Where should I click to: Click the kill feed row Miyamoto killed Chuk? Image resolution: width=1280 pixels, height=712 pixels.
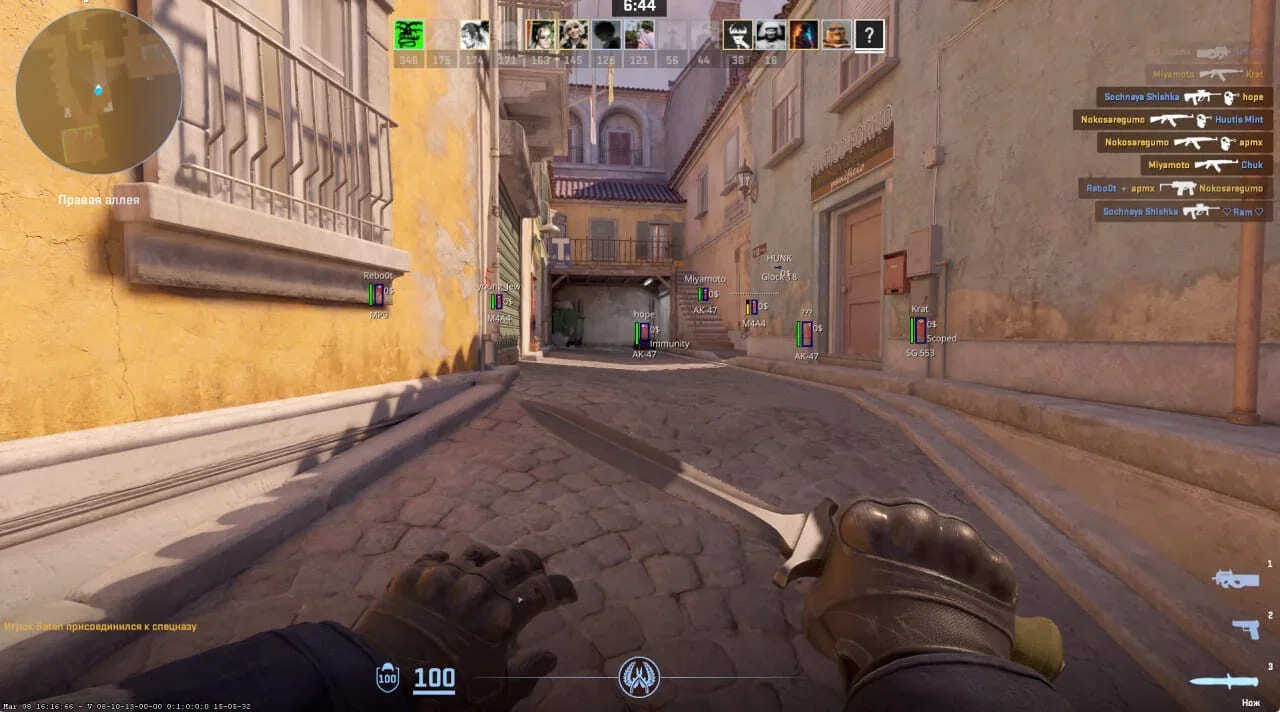click(x=1206, y=165)
